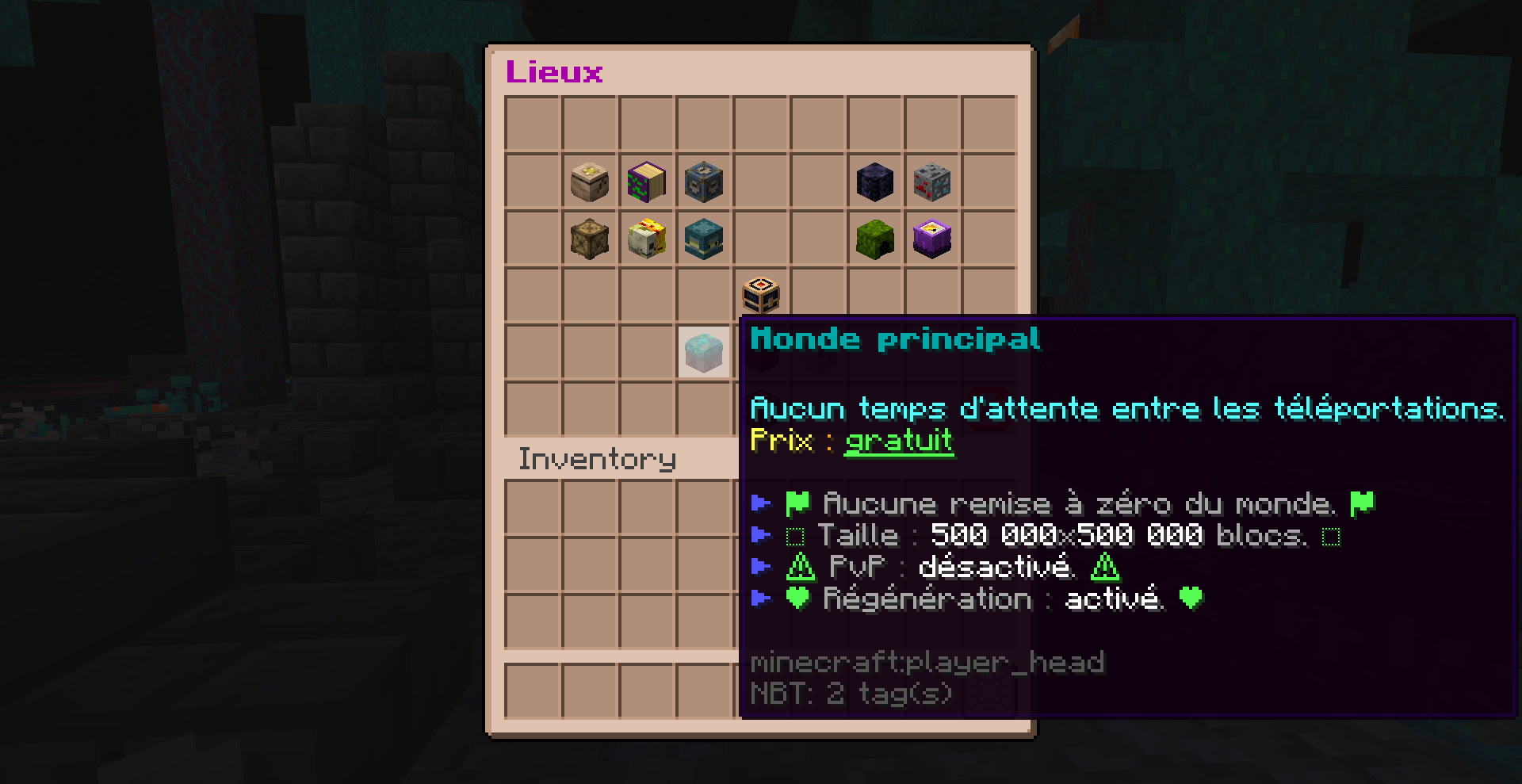Screen dimensions: 1522x784
Task: Select the dark chest with red target top
Action: click(760, 295)
